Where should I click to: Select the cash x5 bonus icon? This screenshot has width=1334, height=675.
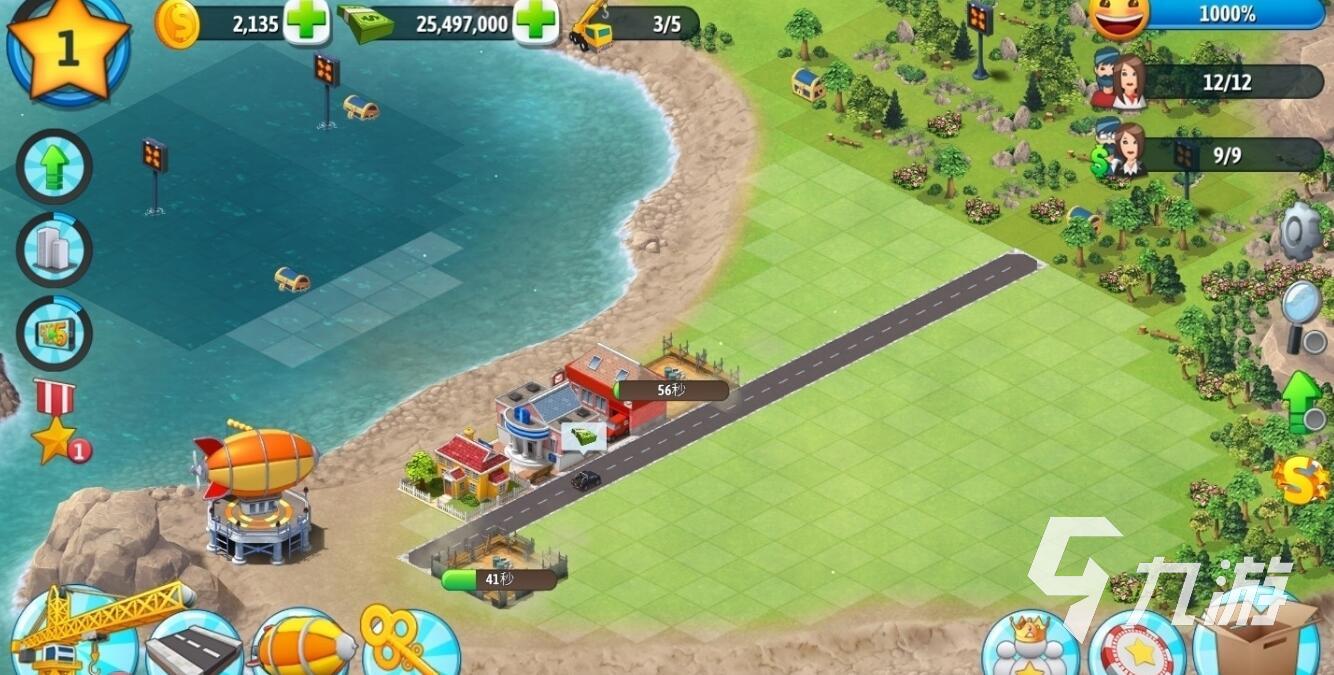[x=55, y=333]
